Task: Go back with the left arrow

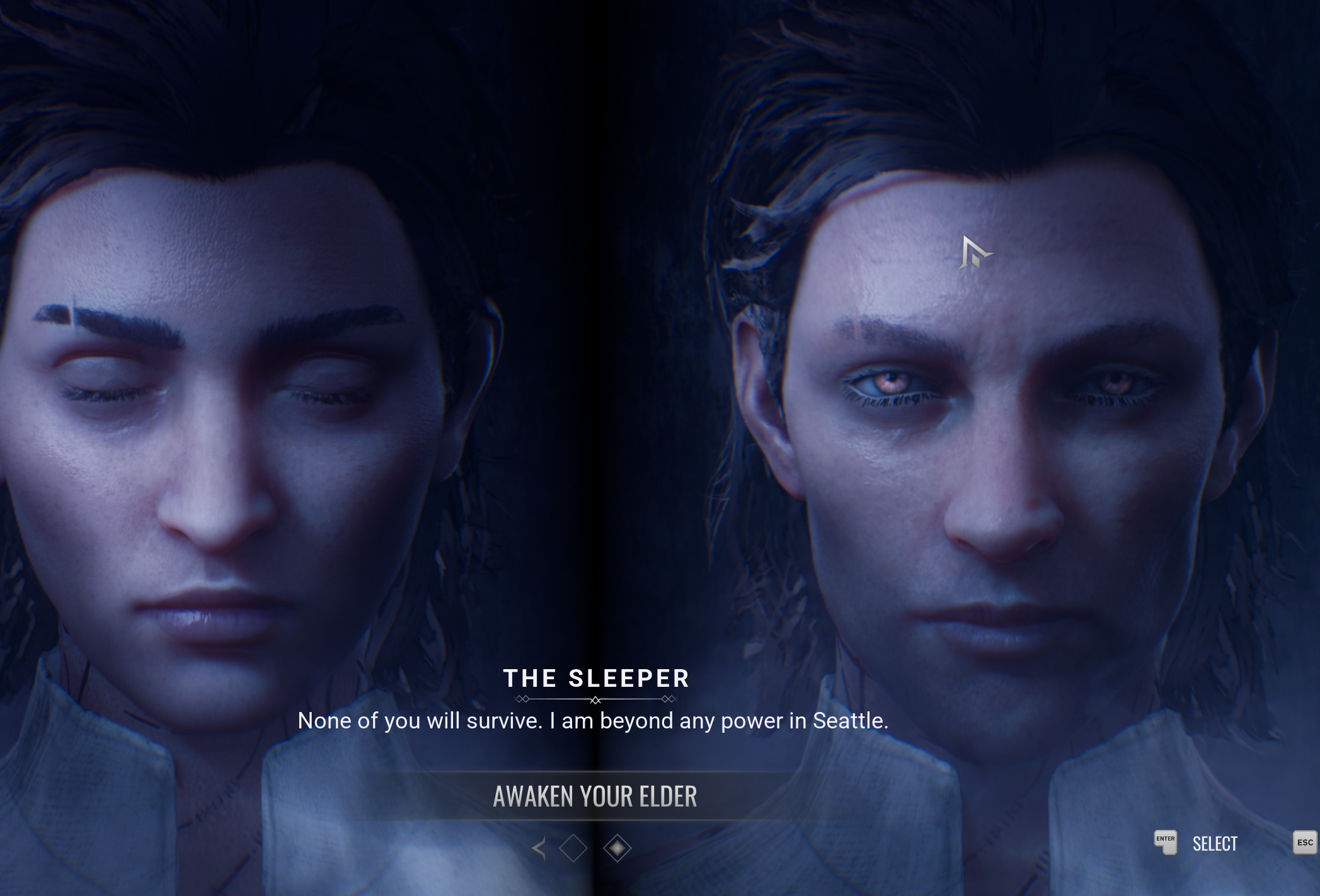Action: point(539,848)
